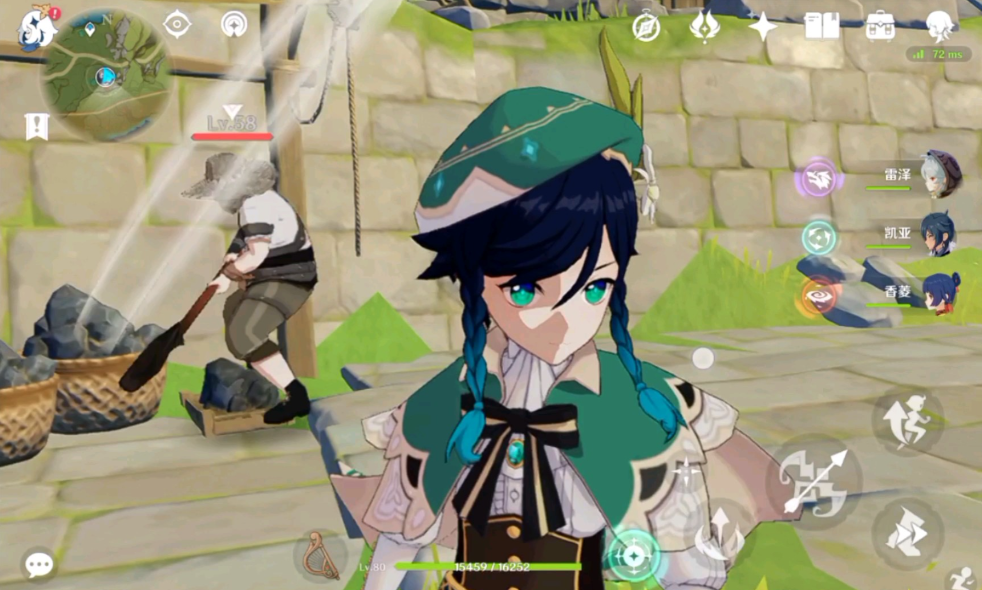Open the Paimon menu

pos(36,27)
